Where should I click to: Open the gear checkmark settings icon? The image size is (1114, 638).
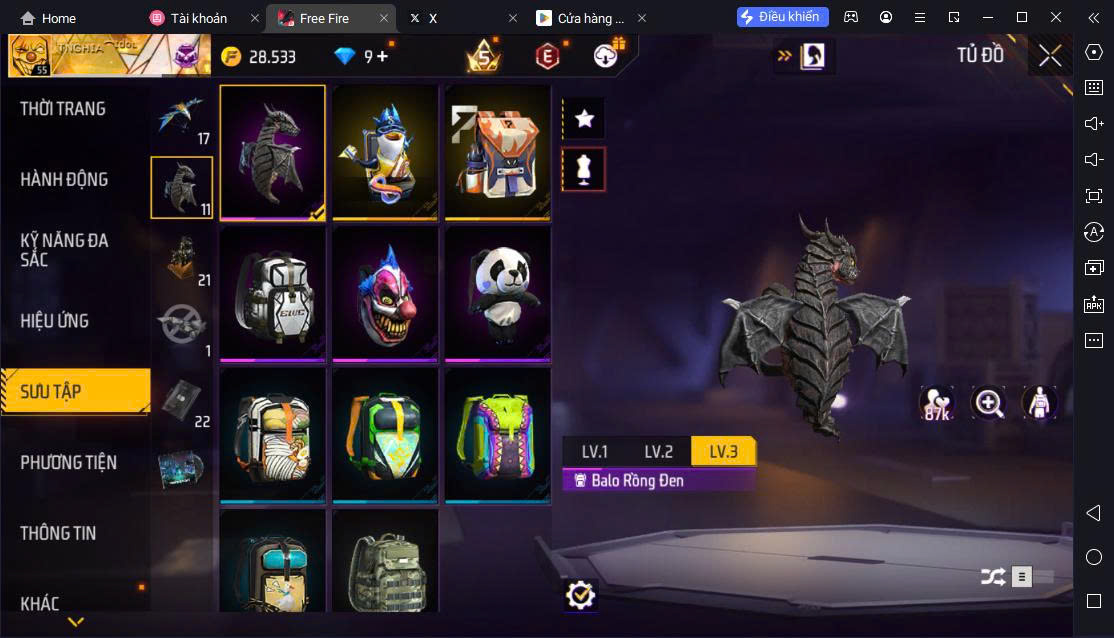click(579, 596)
